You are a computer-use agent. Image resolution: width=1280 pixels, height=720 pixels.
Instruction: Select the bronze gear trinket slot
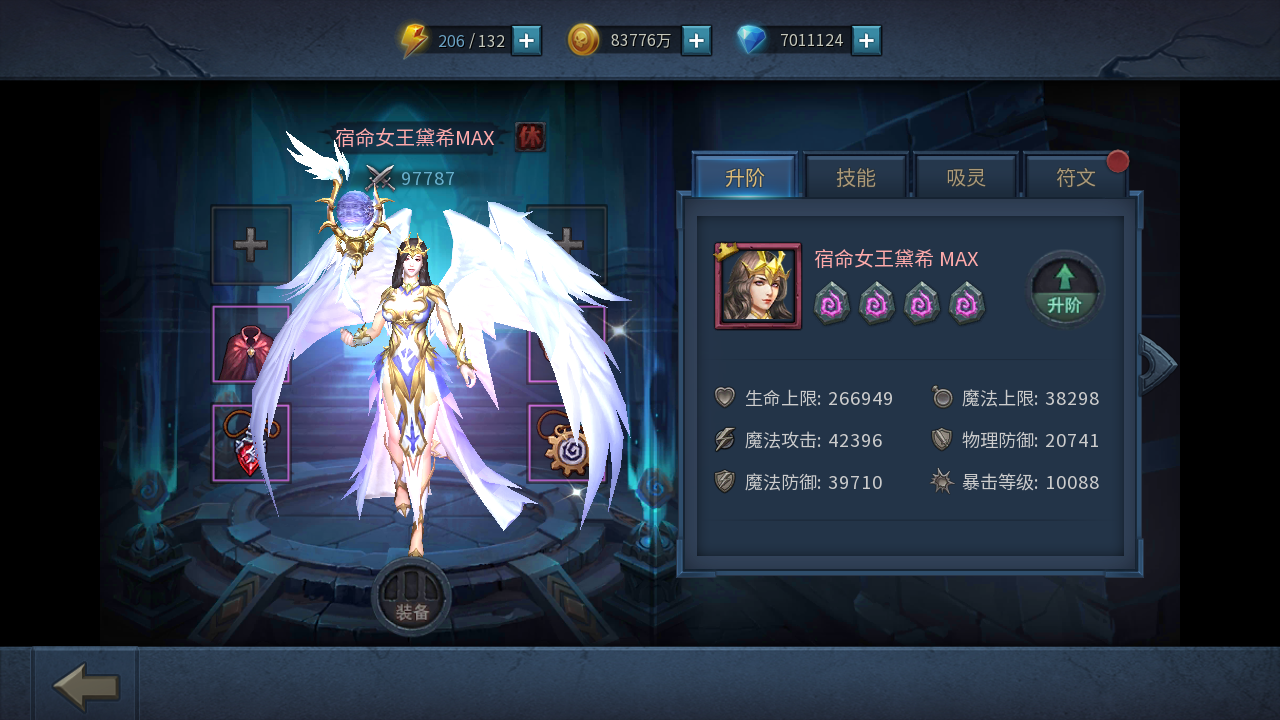[x=566, y=443]
